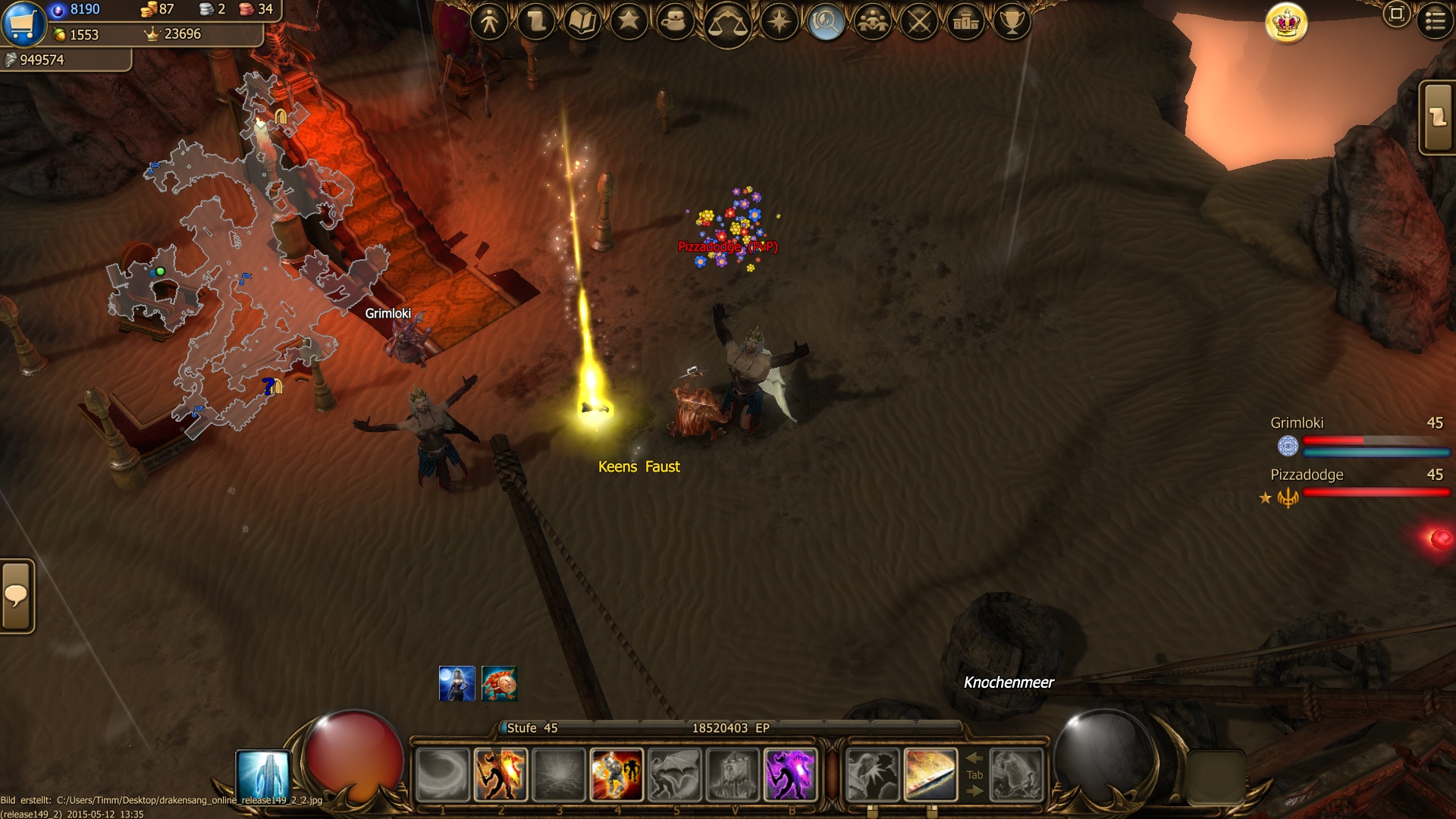1456x819 pixels.
Task: Show the leaderboard podium icon
Action: point(966,21)
